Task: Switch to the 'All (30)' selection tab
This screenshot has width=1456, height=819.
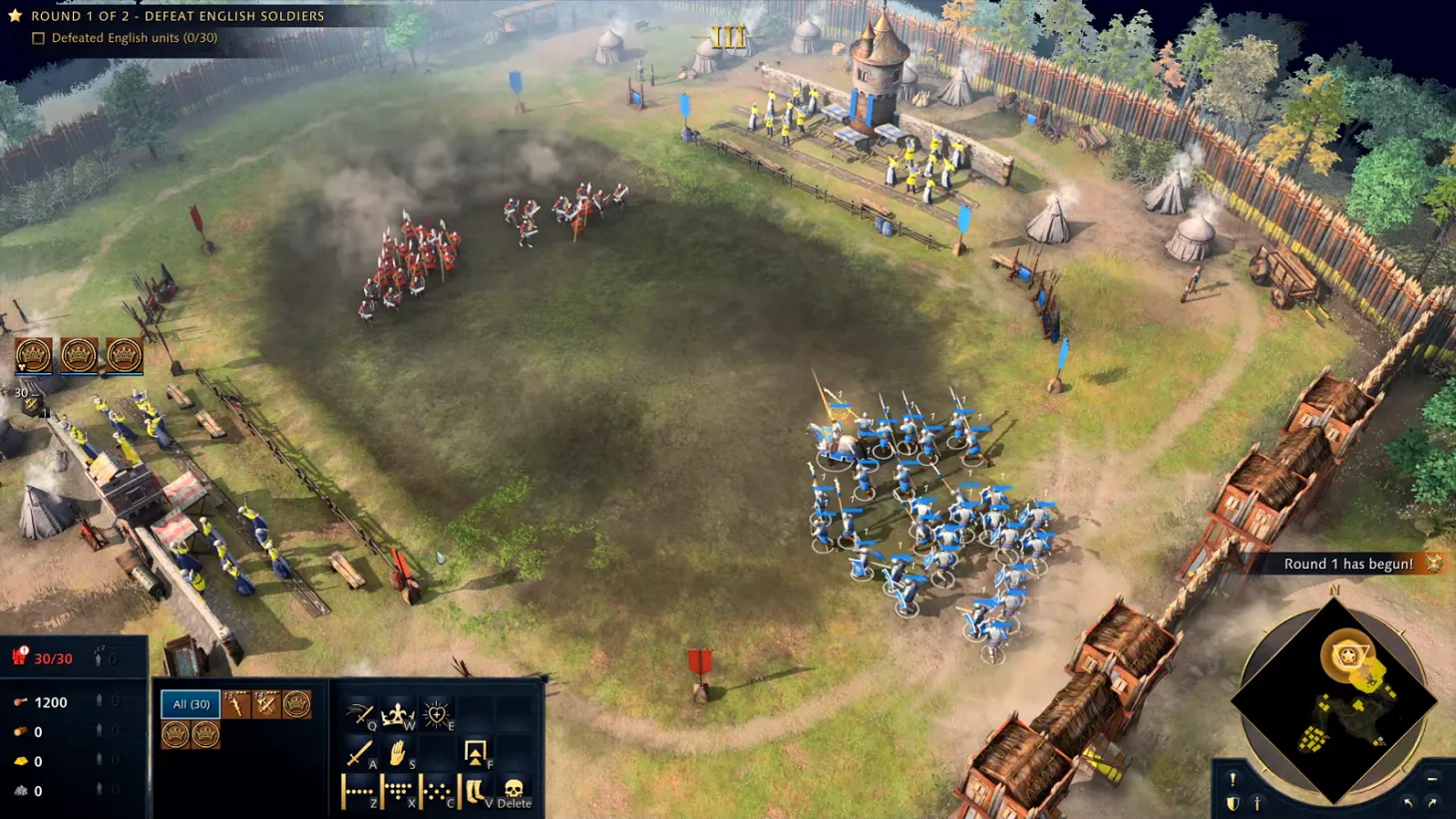Action: [x=190, y=704]
